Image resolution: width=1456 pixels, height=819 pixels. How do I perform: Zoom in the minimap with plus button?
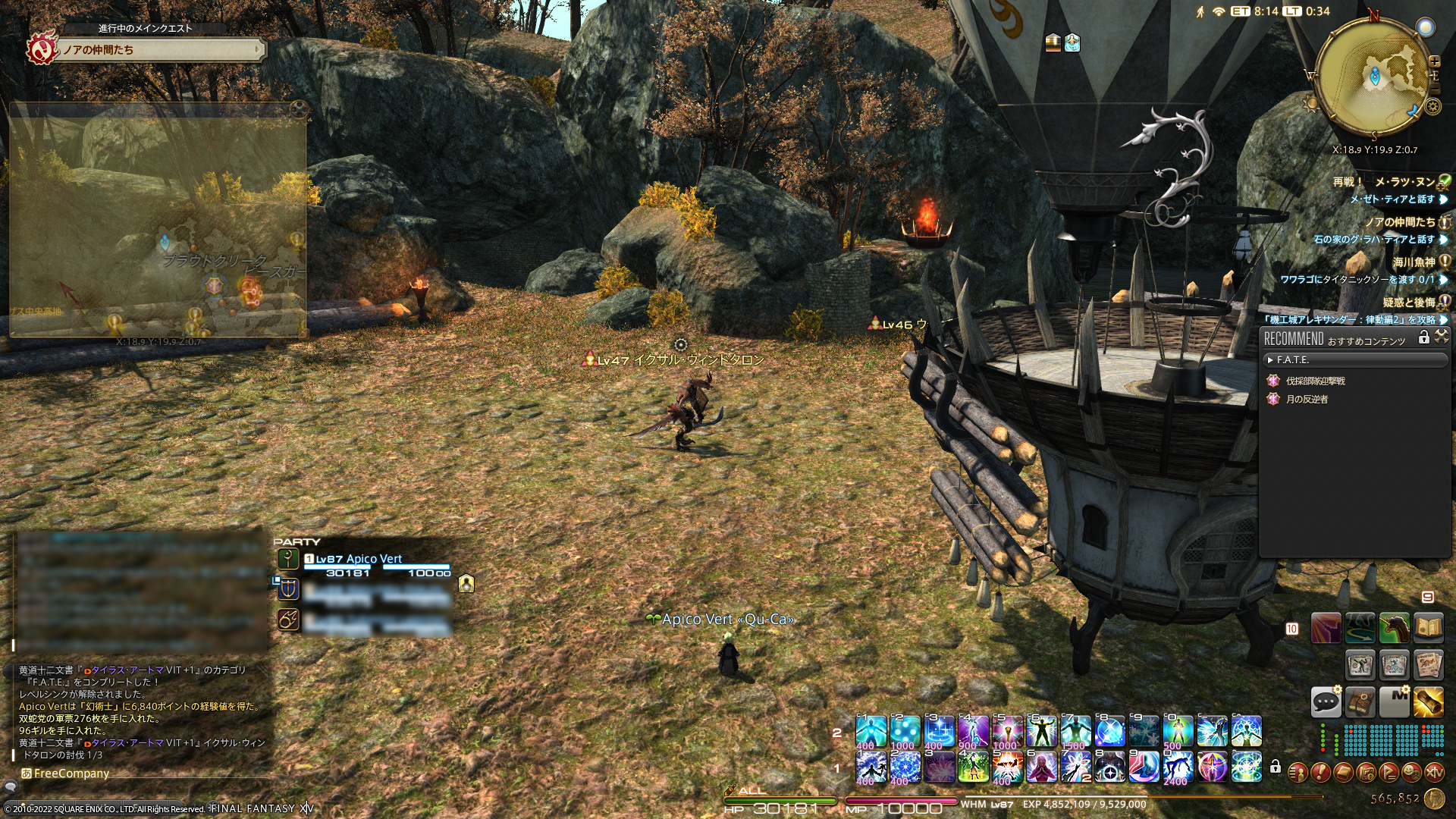click(x=1434, y=61)
